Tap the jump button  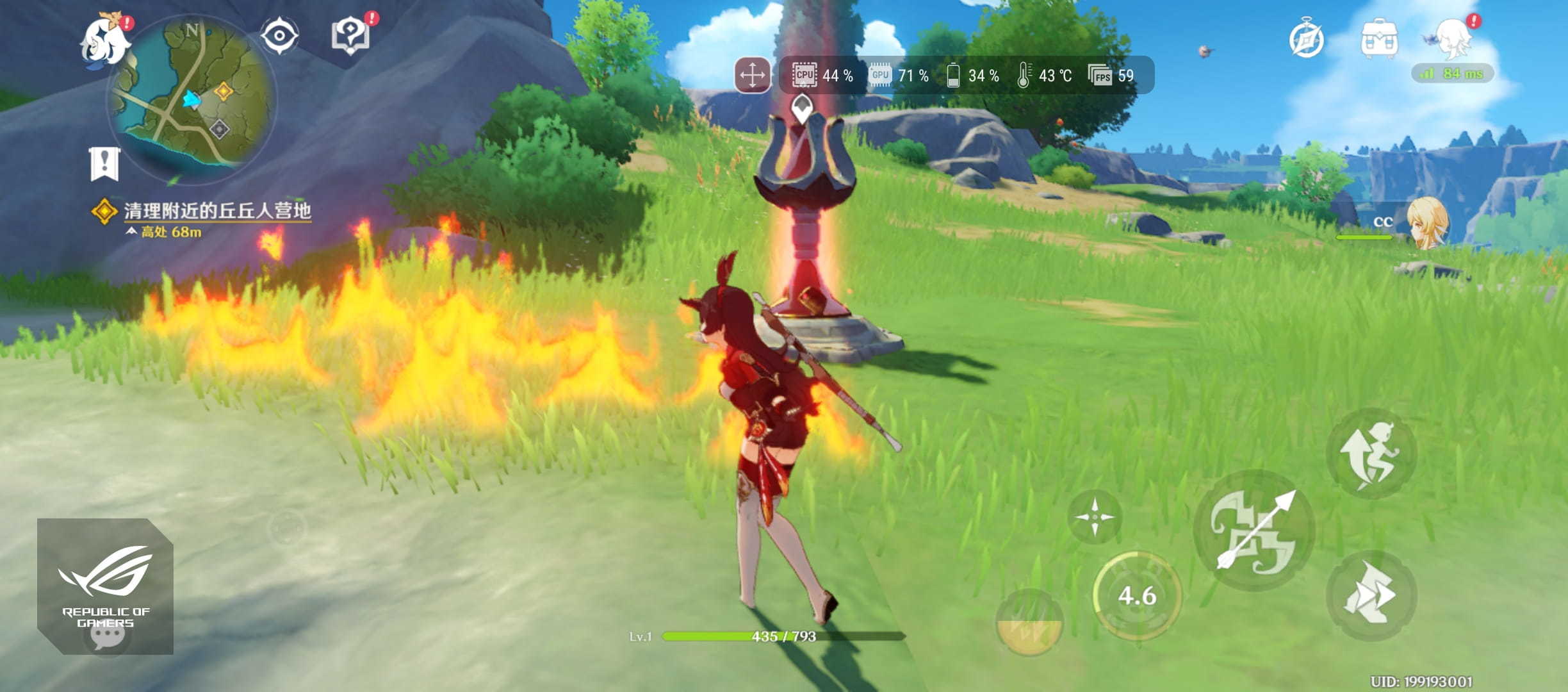[x=1371, y=454]
